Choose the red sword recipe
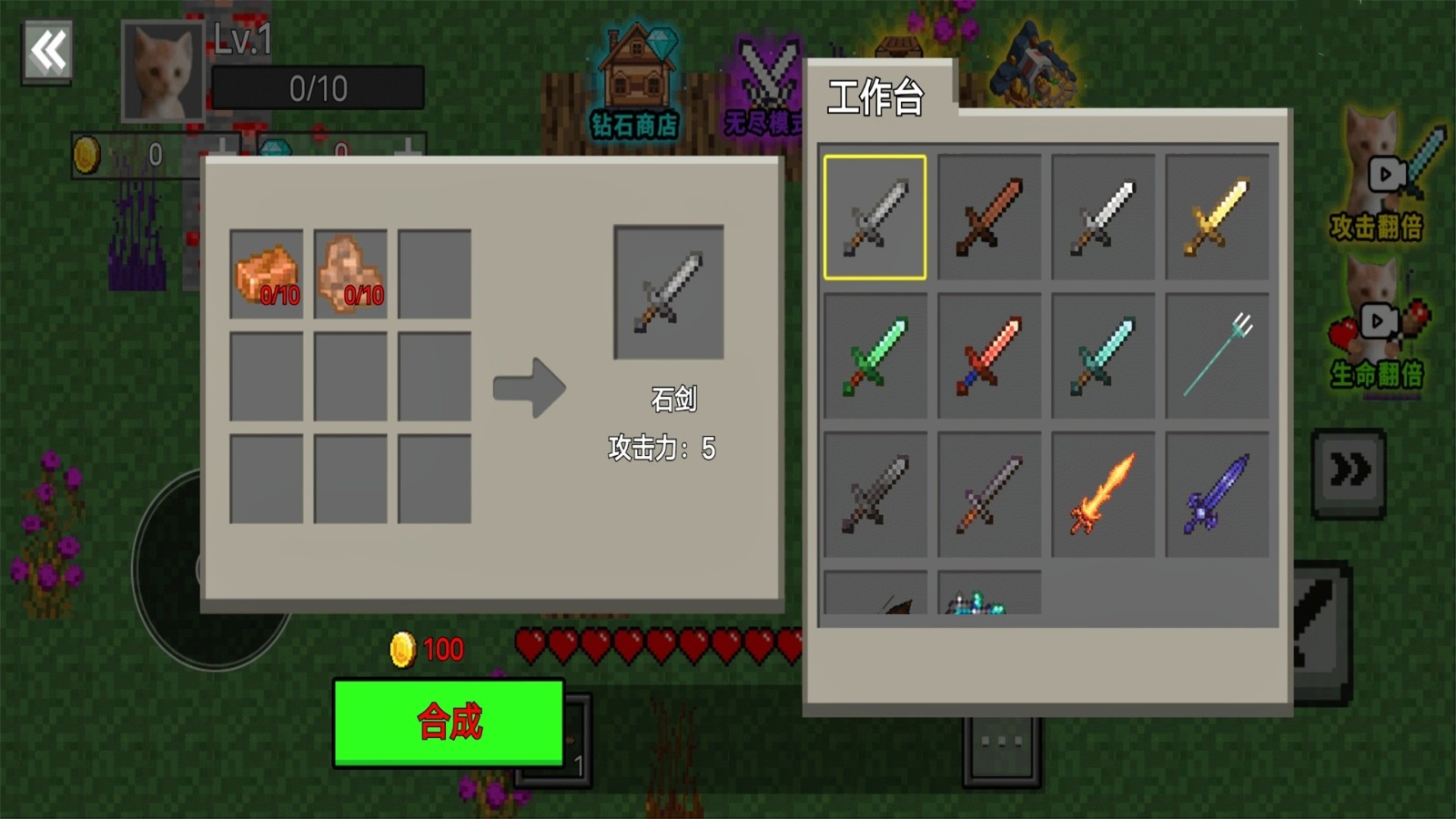The width and height of the screenshot is (1456, 819). pyautogui.click(x=989, y=356)
